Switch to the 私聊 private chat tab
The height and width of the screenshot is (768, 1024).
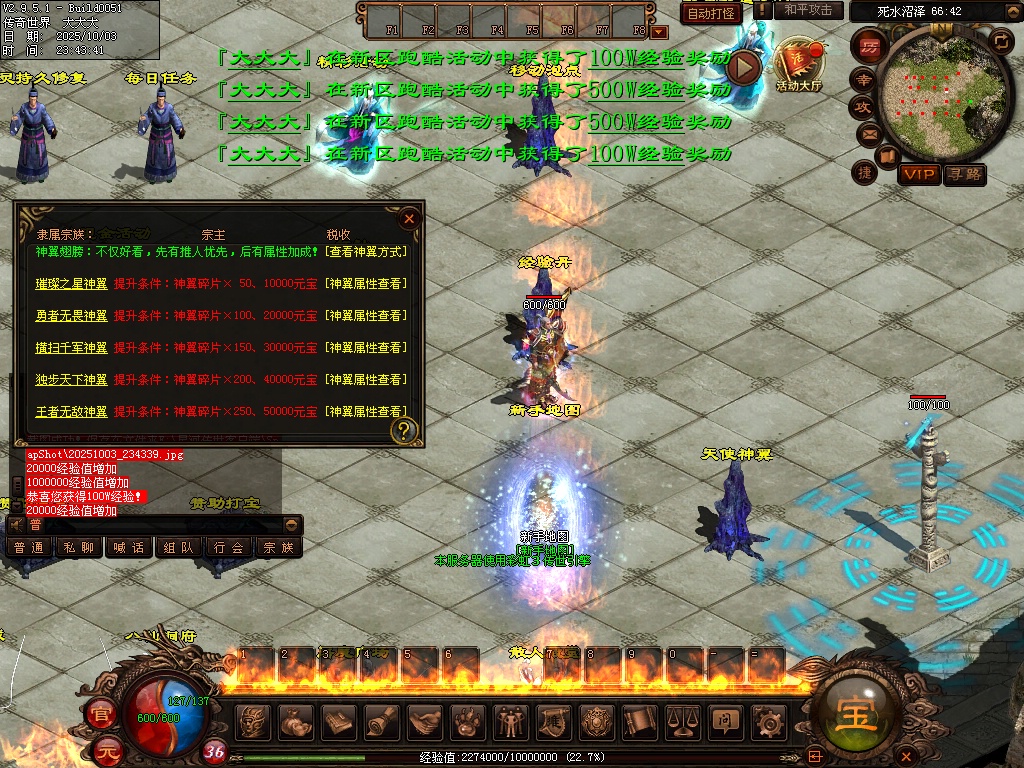[x=79, y=548]
